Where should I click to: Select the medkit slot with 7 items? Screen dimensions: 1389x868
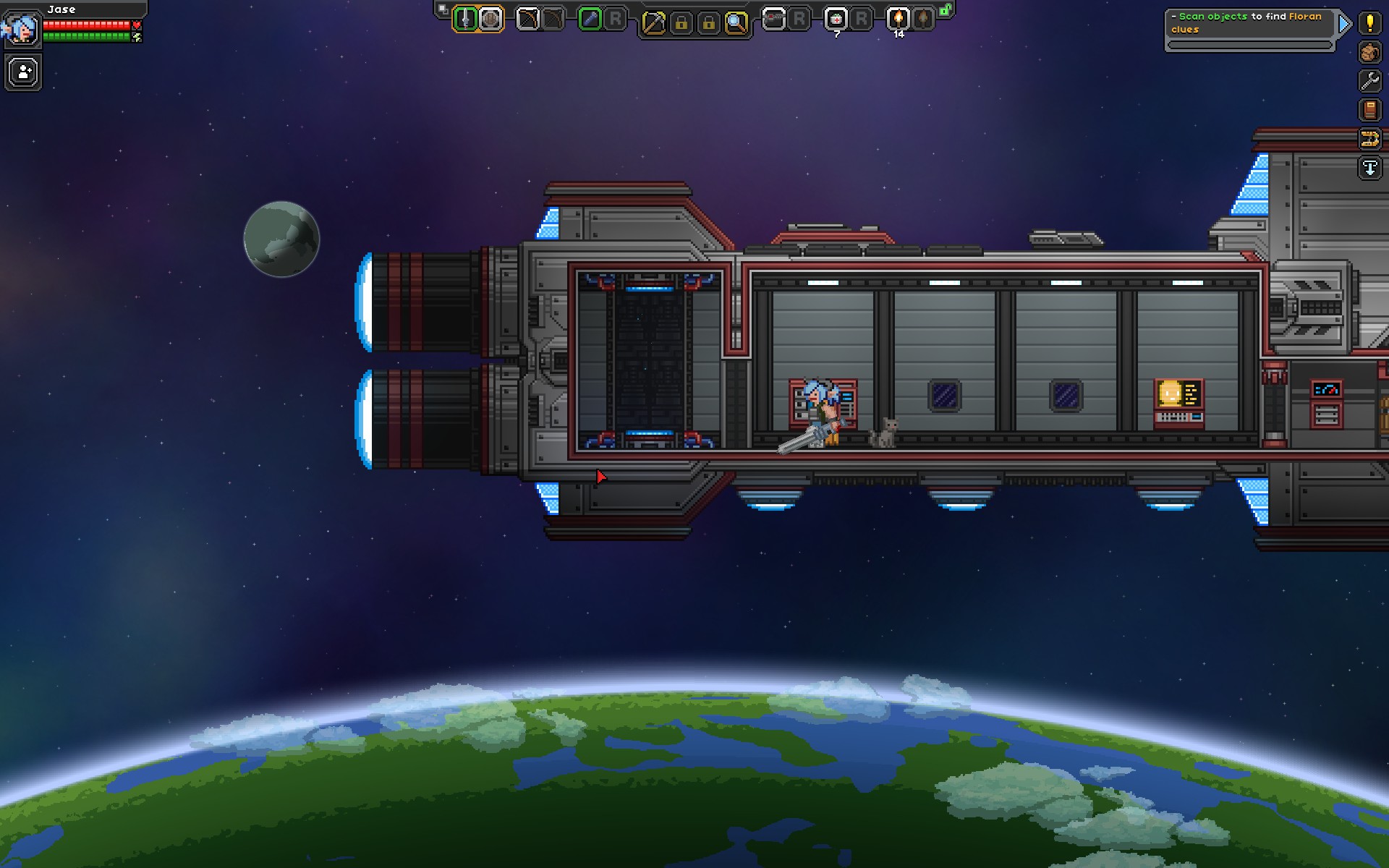(836, 20)
